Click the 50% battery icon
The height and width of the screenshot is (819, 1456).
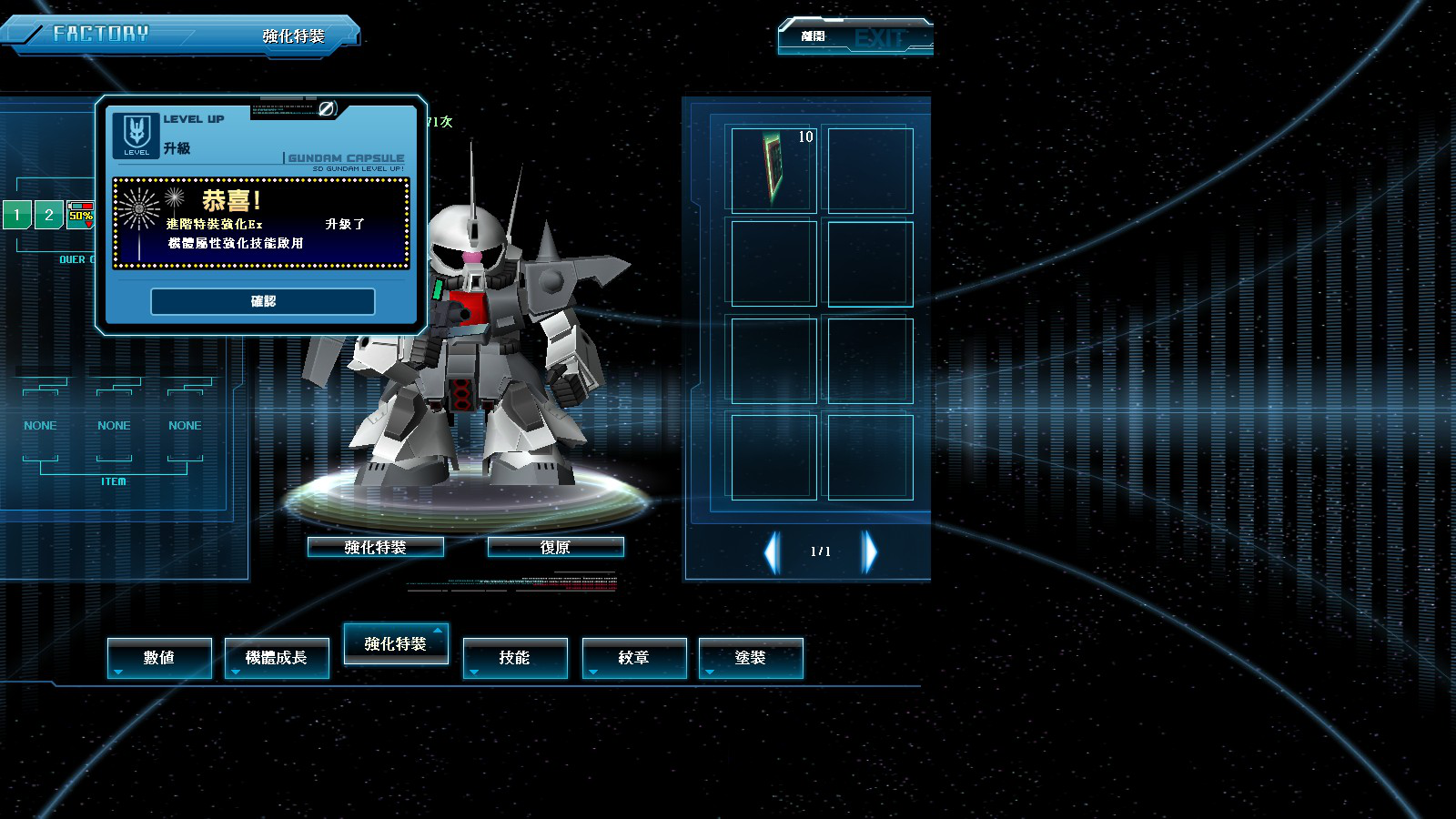click(x=81, y=215)
